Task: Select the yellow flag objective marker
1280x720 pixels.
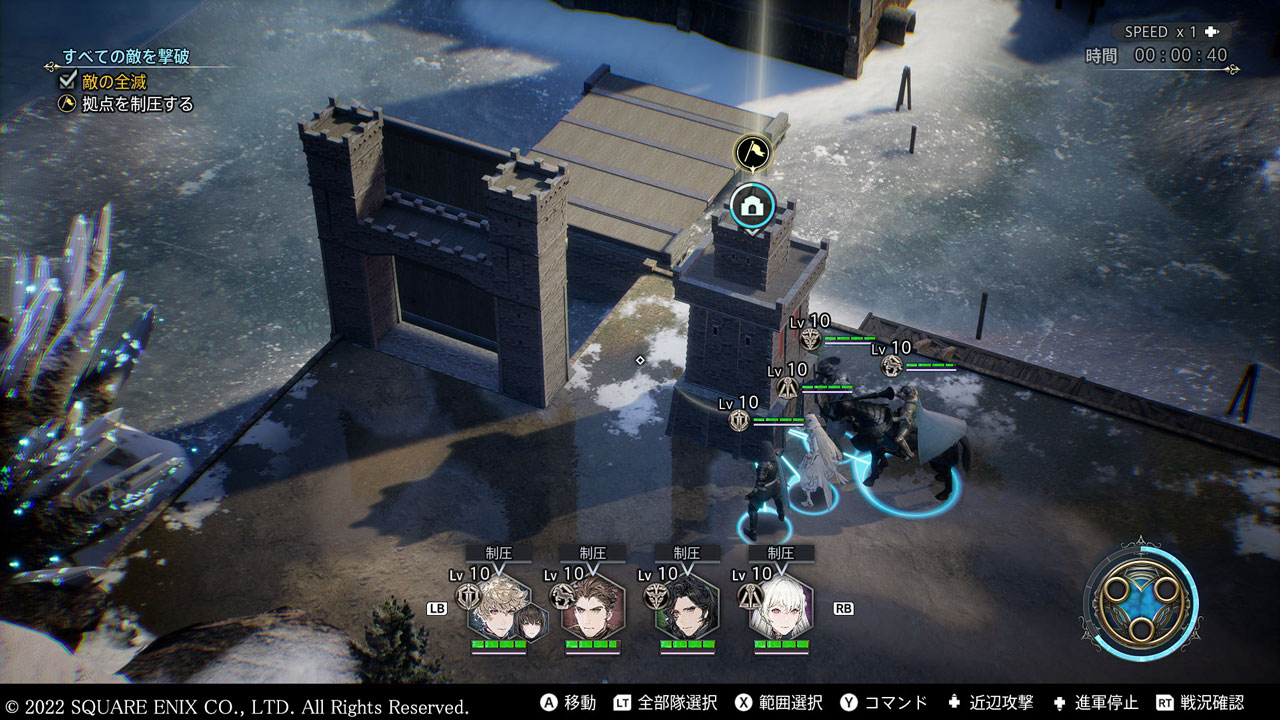Action: [750, 153]
